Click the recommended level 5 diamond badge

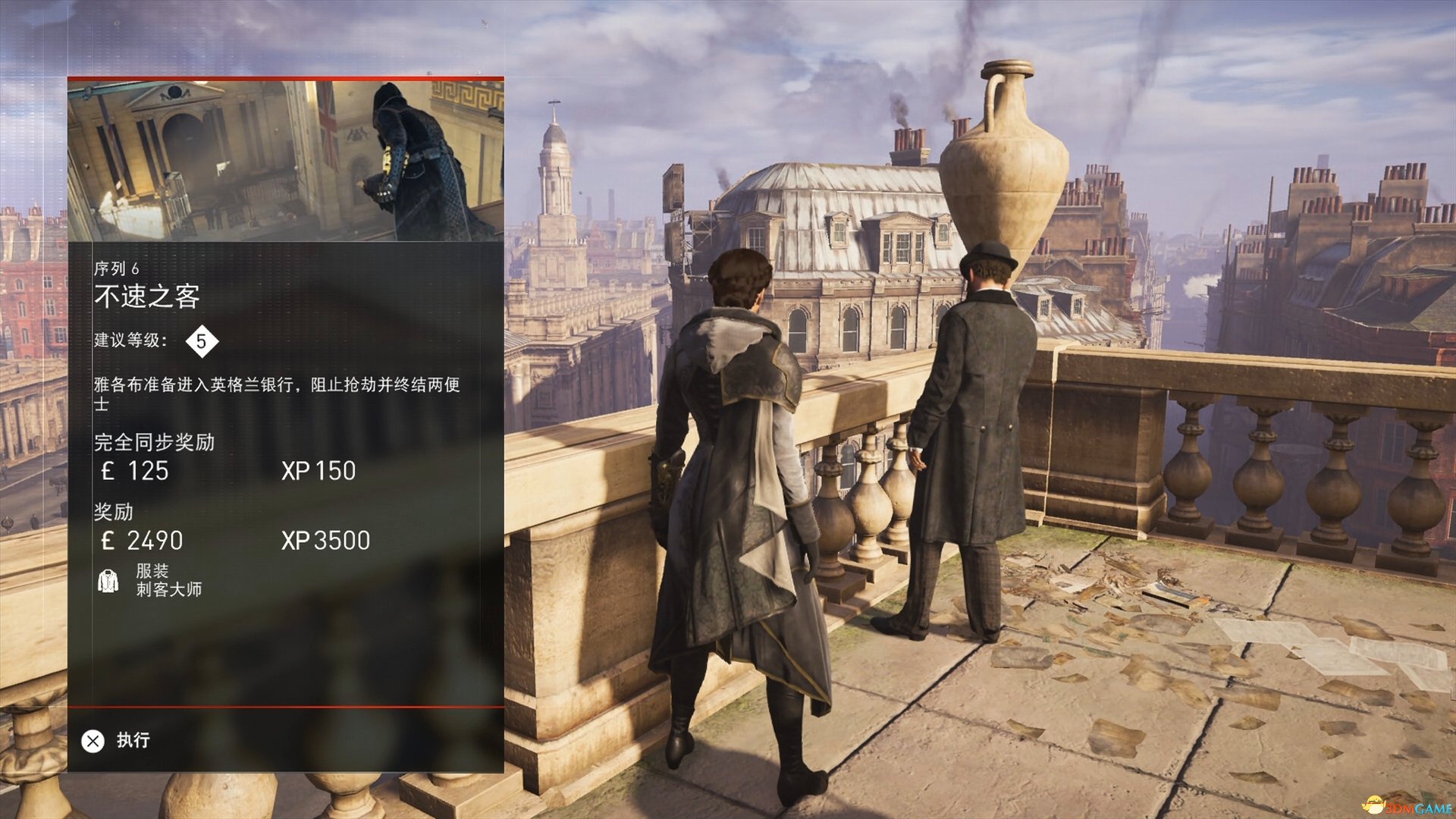click(x=201, y=341)
